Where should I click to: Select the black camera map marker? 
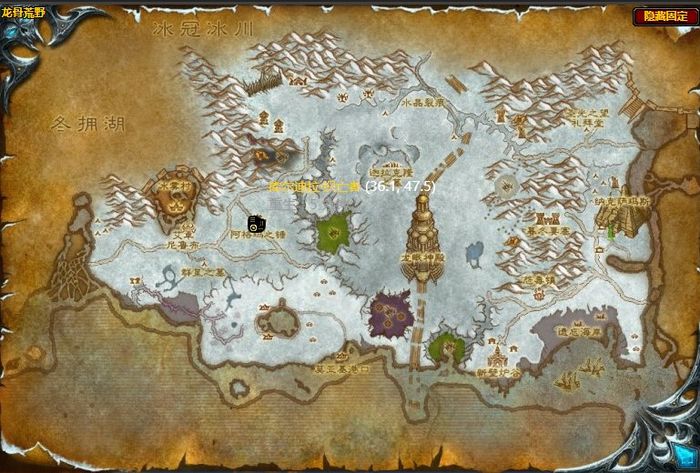(256, 223)
